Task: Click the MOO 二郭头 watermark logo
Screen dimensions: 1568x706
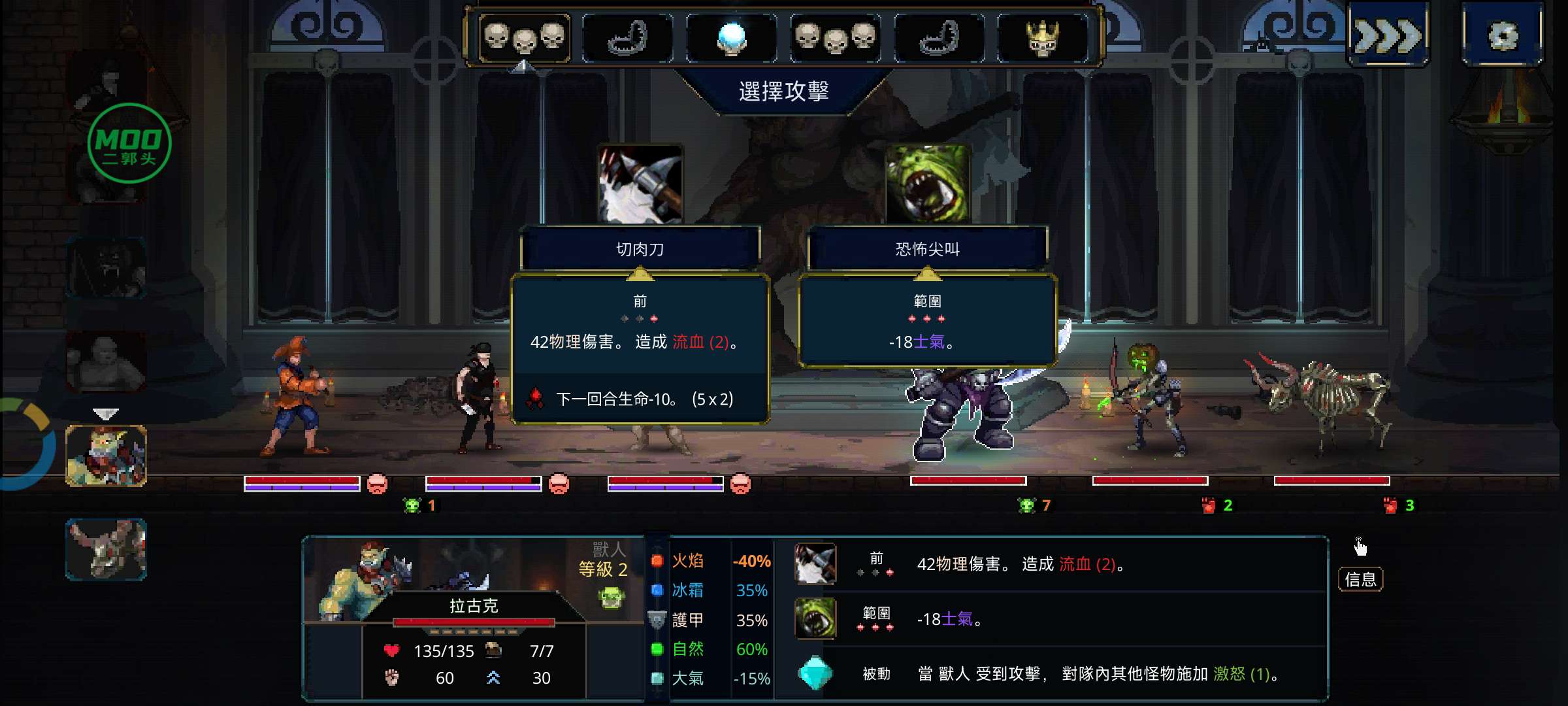Action: pos(129,144)
